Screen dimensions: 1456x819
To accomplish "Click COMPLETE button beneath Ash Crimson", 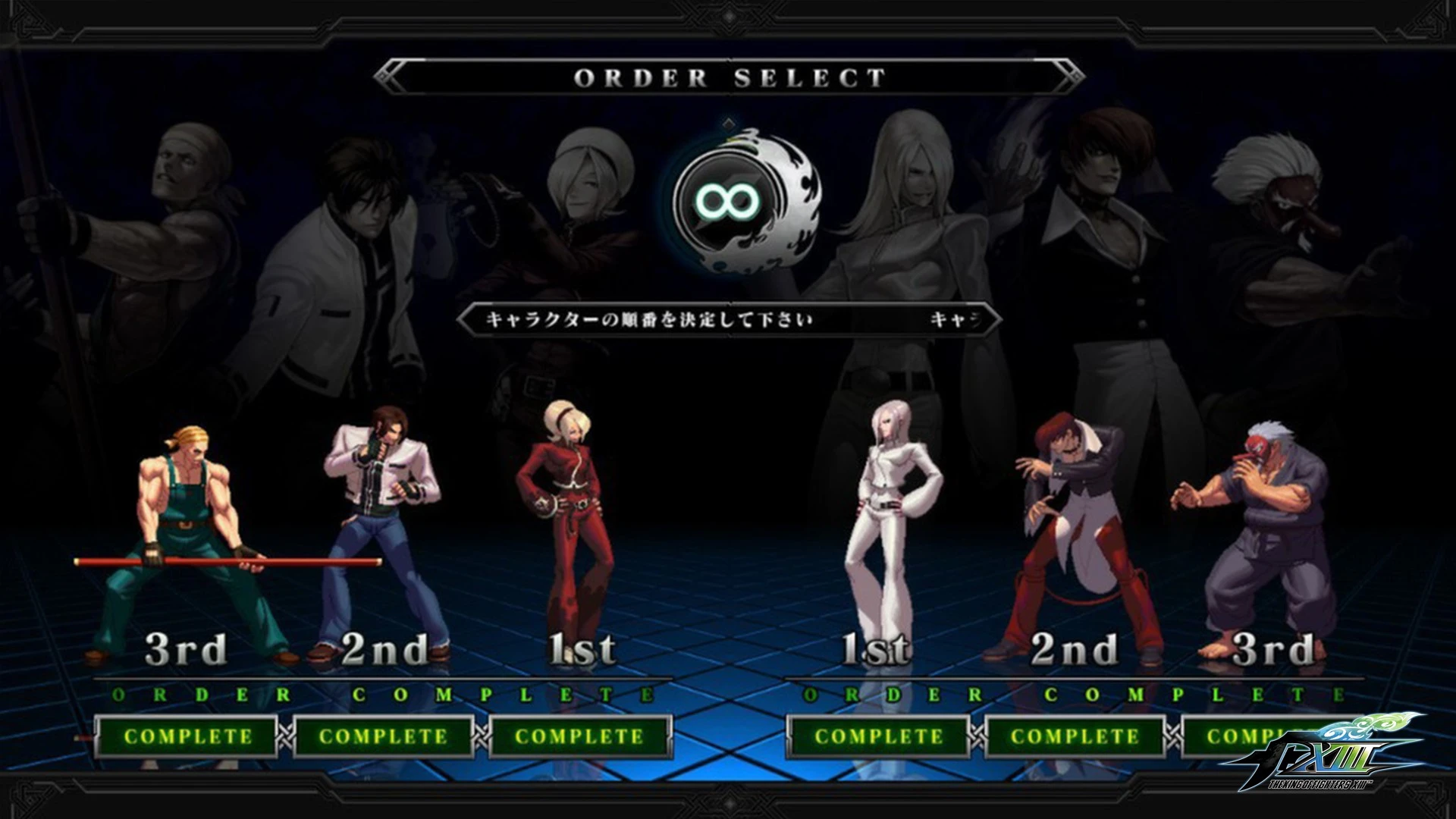I will click(x=579, y=736).
